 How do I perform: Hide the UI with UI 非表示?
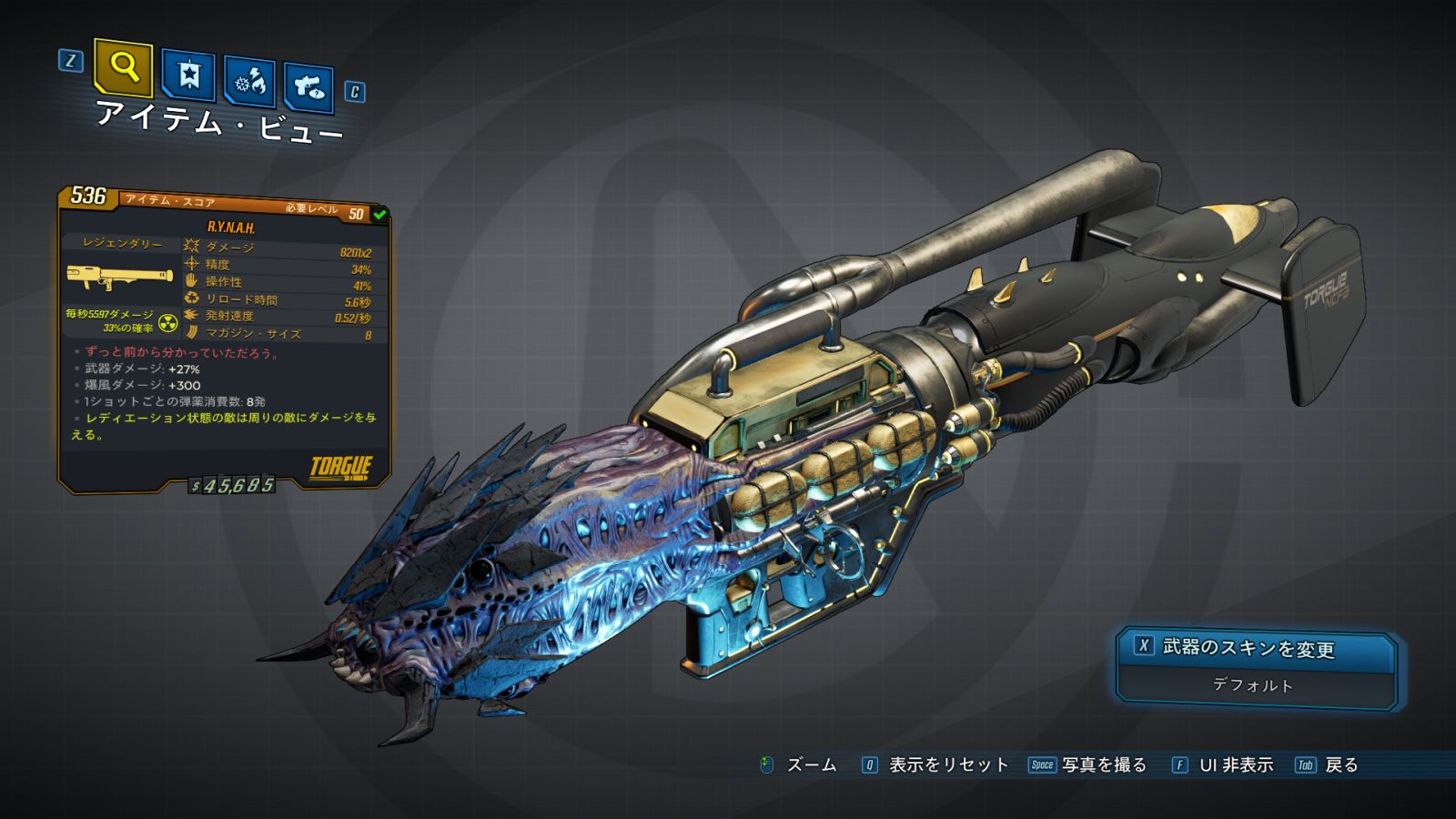tap(1223, 765)
